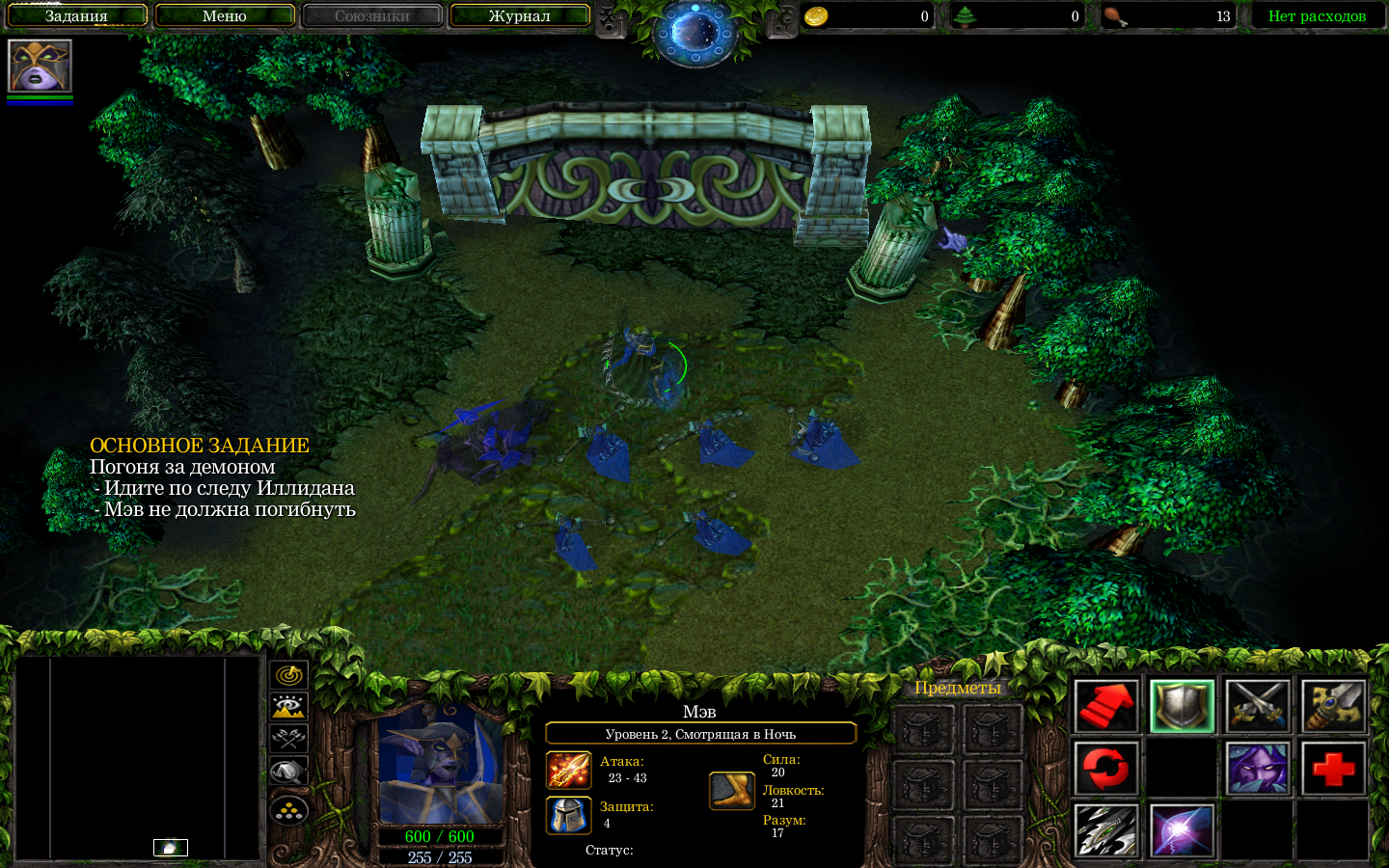Activate the minimap signal ping button
Image resolution: width=1389 pixels, height=868 pixels.
click(288, 675)
